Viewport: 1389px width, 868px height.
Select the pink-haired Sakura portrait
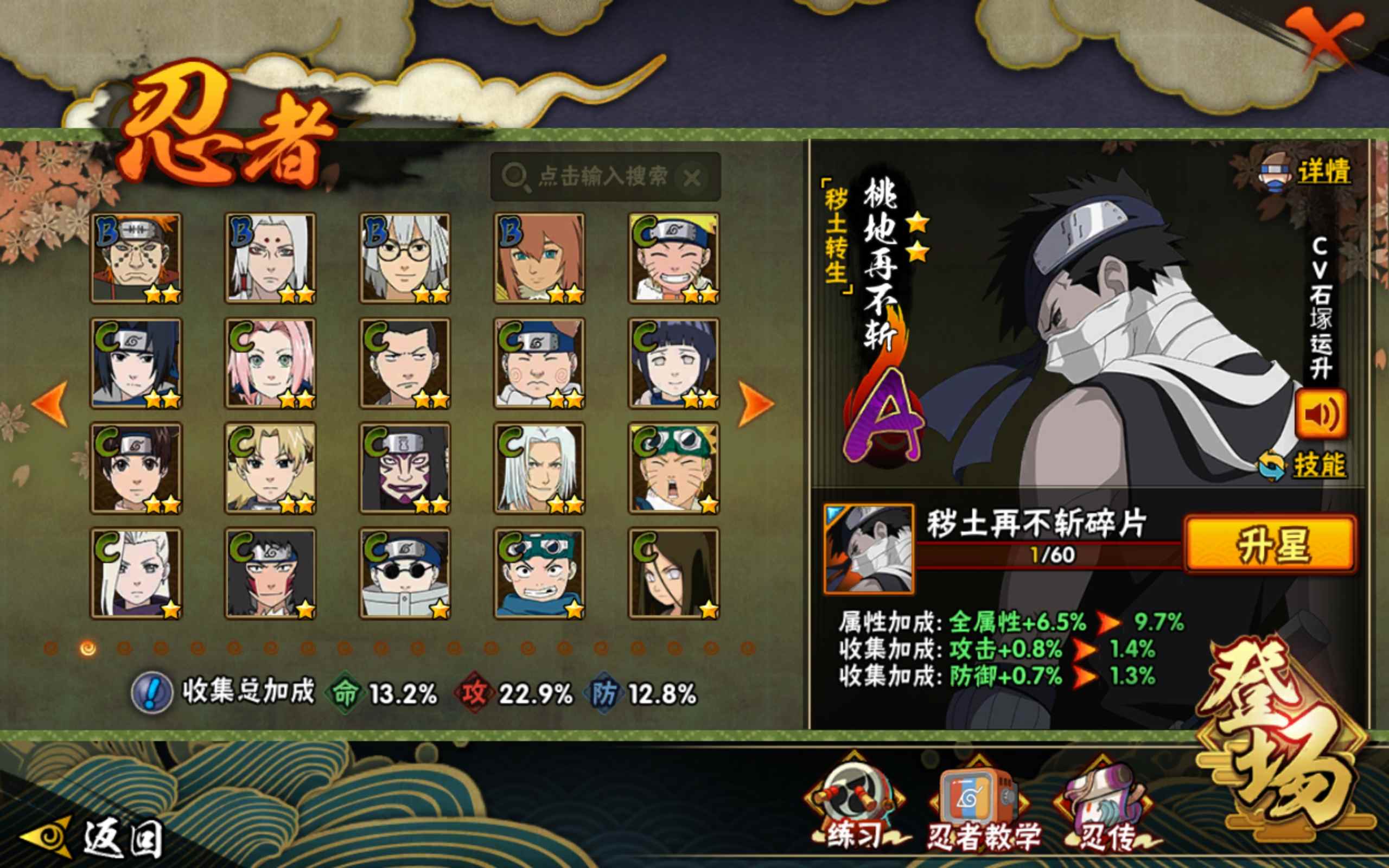pos(270,363)
